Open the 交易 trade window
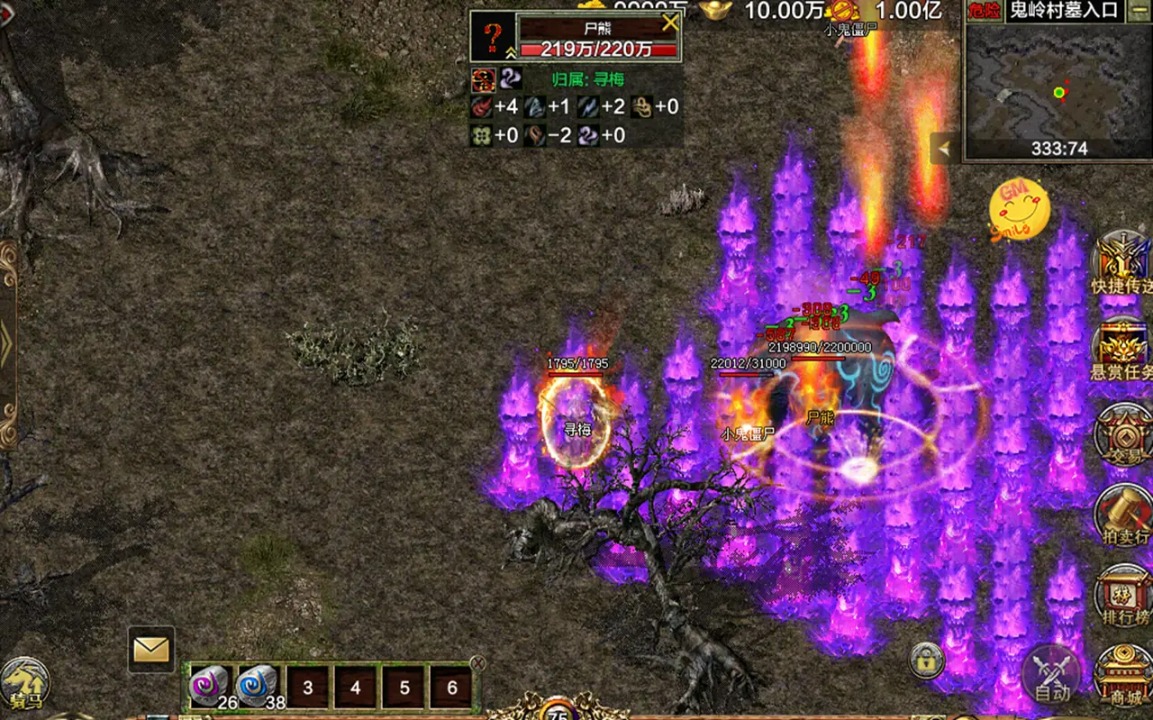Image resolution: width=1153 pixels, height=720 pixels. pos(1122,437)
